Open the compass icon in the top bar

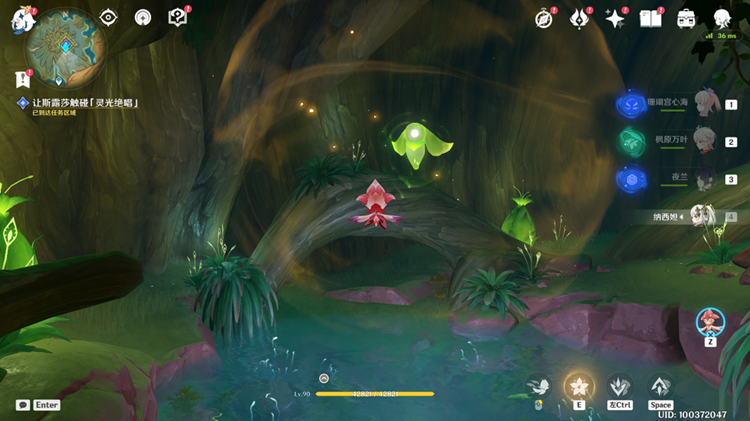[x=544, y=19]
